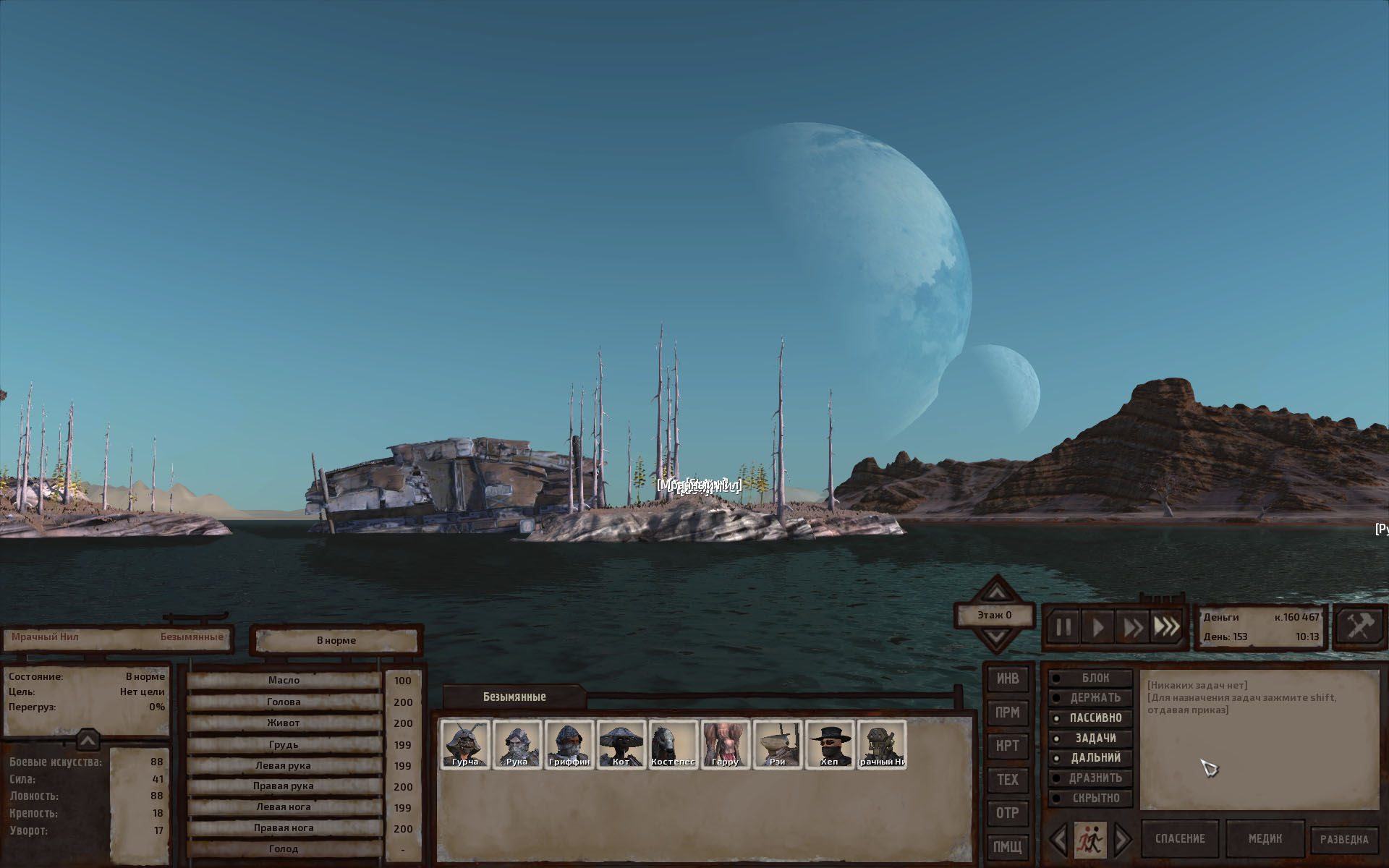
Task: Pause the game
Action: click(1063, 627)
